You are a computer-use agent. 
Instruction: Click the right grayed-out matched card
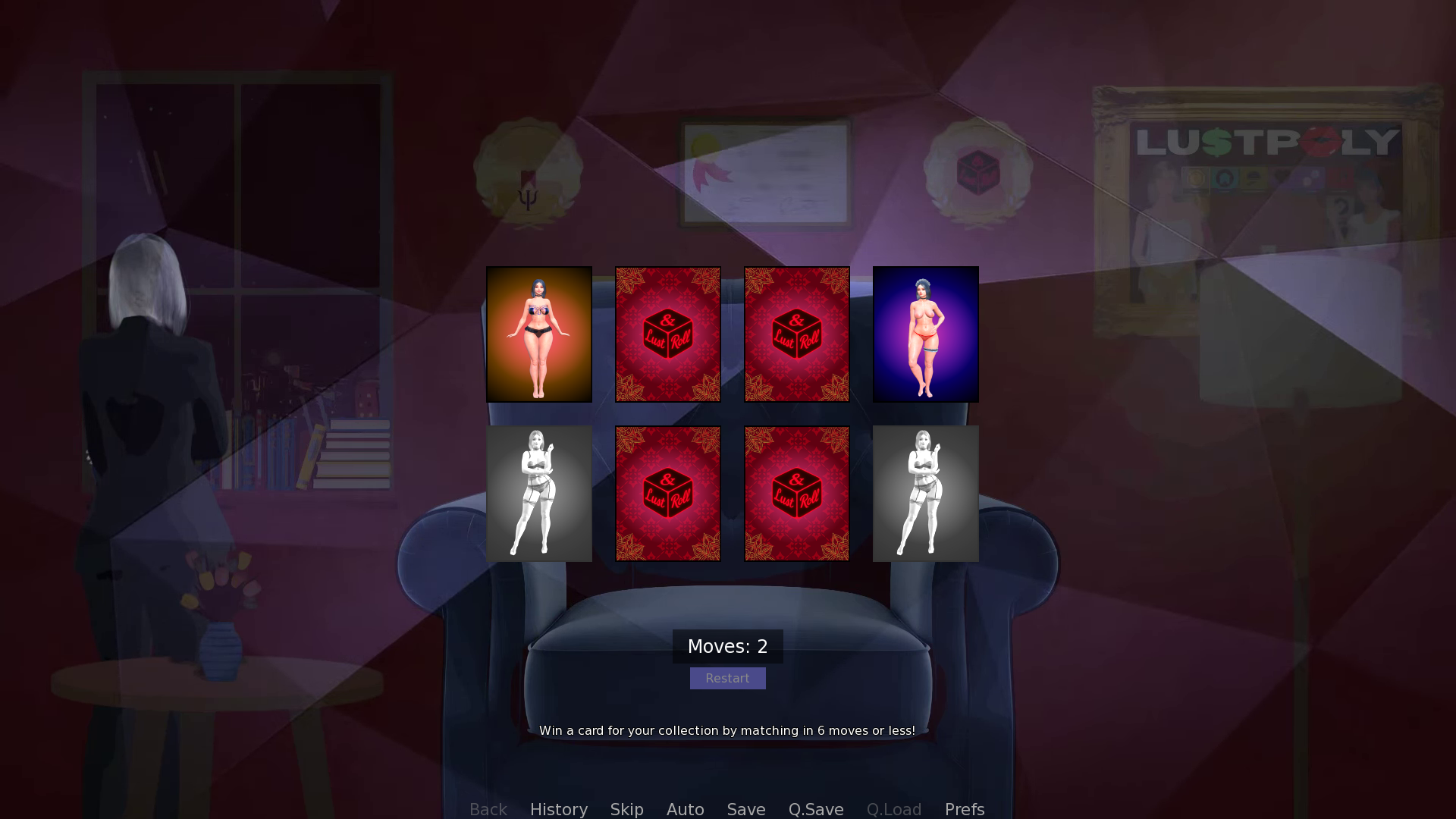coord(925,493)
